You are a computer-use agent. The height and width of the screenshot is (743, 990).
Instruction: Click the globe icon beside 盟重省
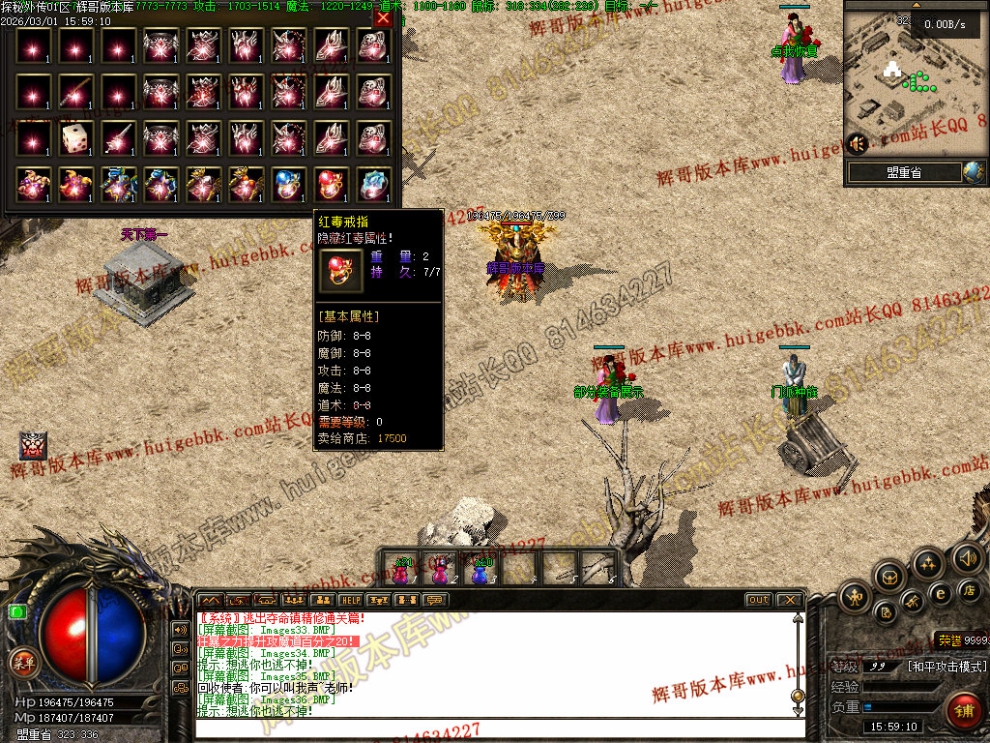[973, 172]
